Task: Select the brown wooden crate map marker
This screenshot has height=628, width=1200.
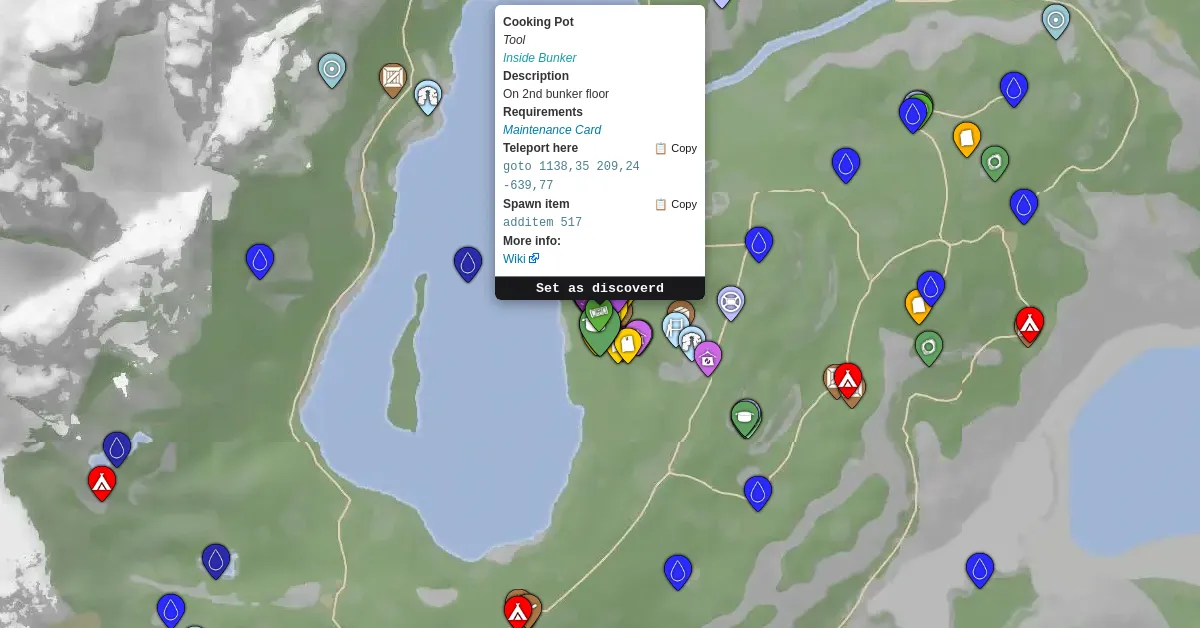Action: point(393,78)
